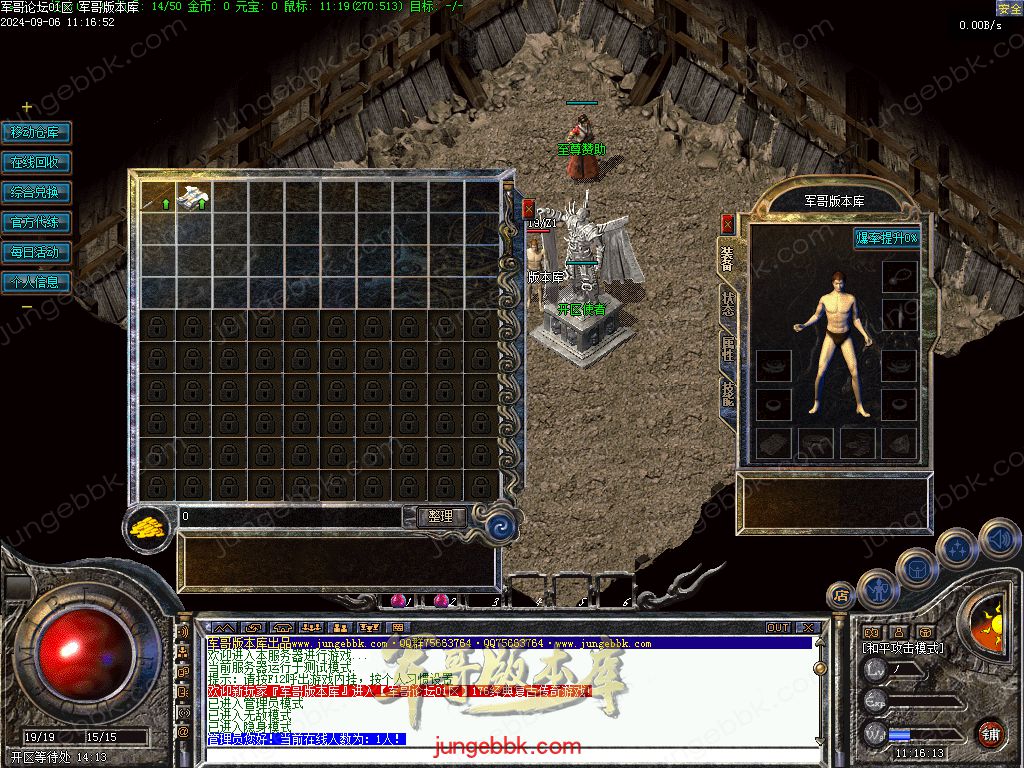This screenshot has height=768, width=1024.
Task: Click the gold coins pile icon
Action: [148, 527]
